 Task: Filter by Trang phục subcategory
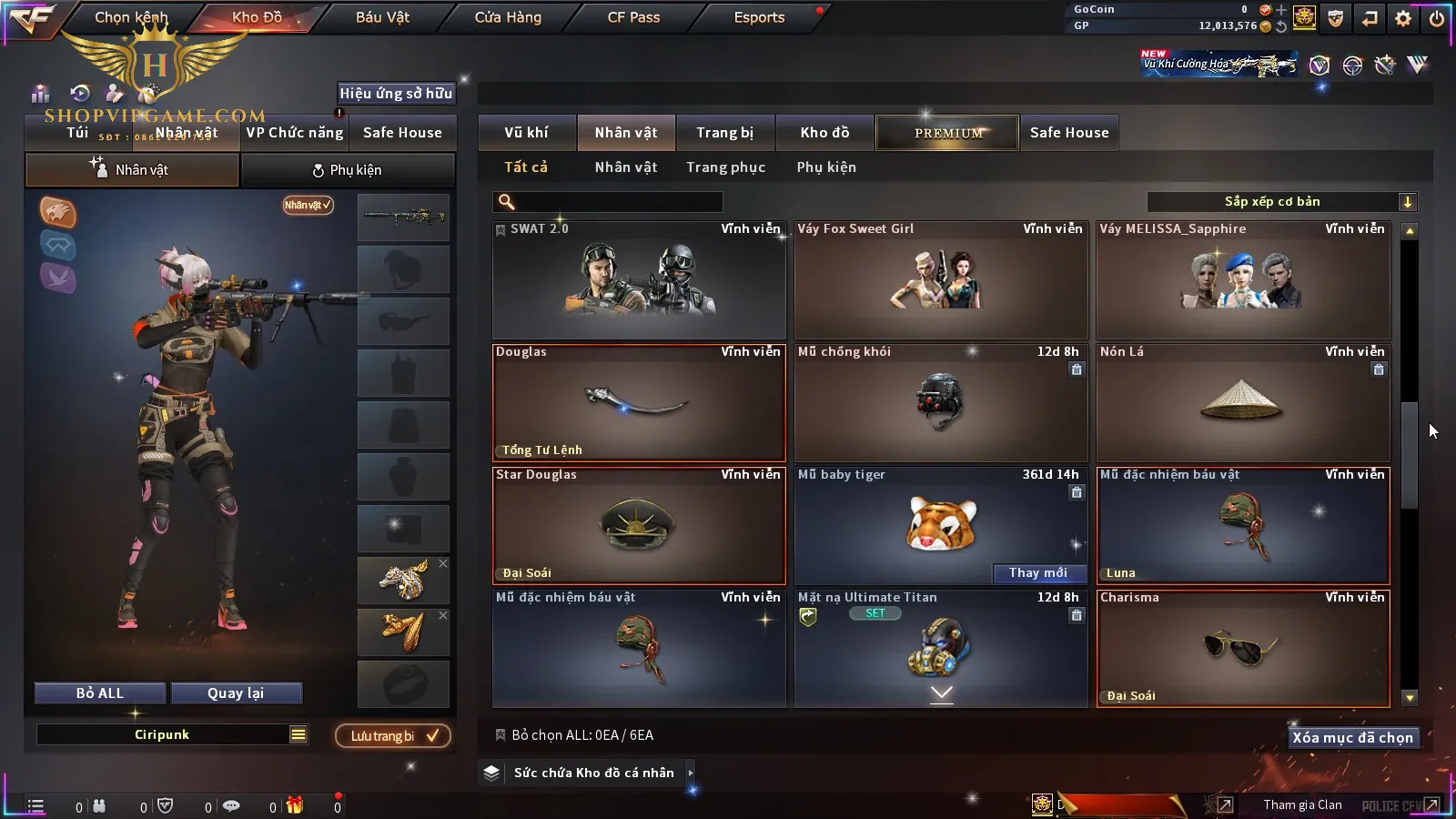[x=725, y=167]
